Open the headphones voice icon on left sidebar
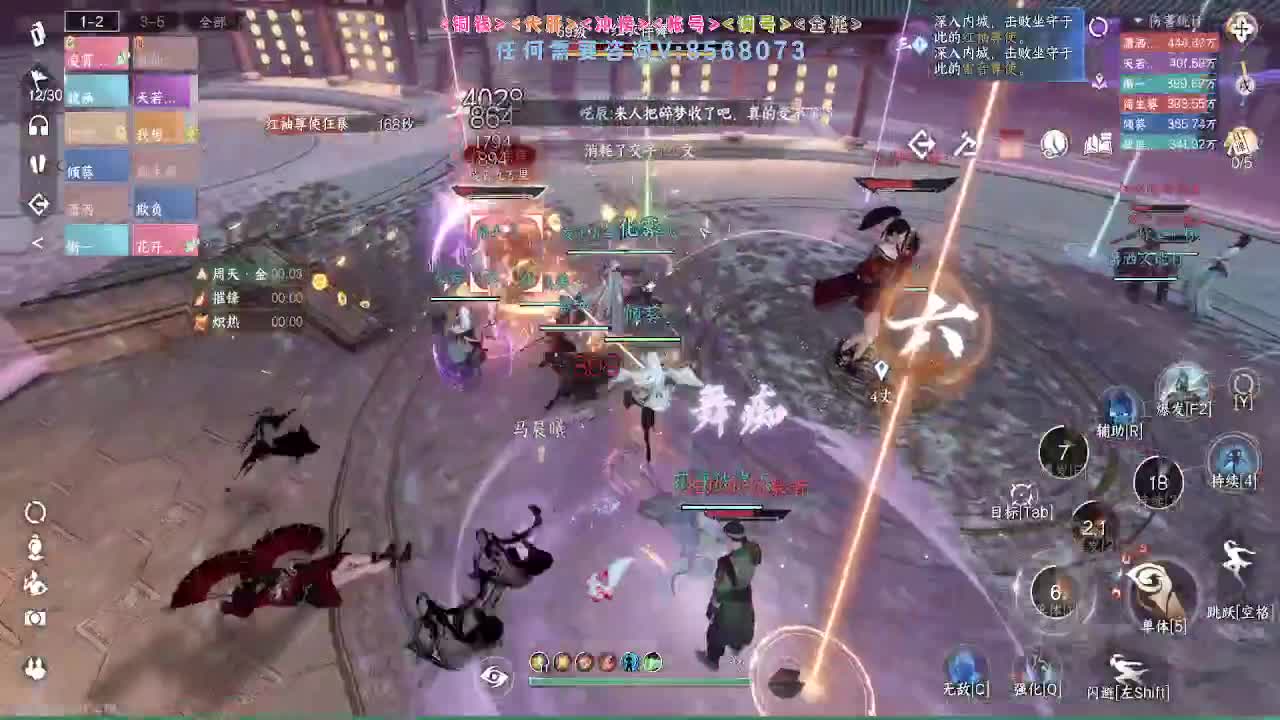1280x720 pixels. tap(36, 124)
